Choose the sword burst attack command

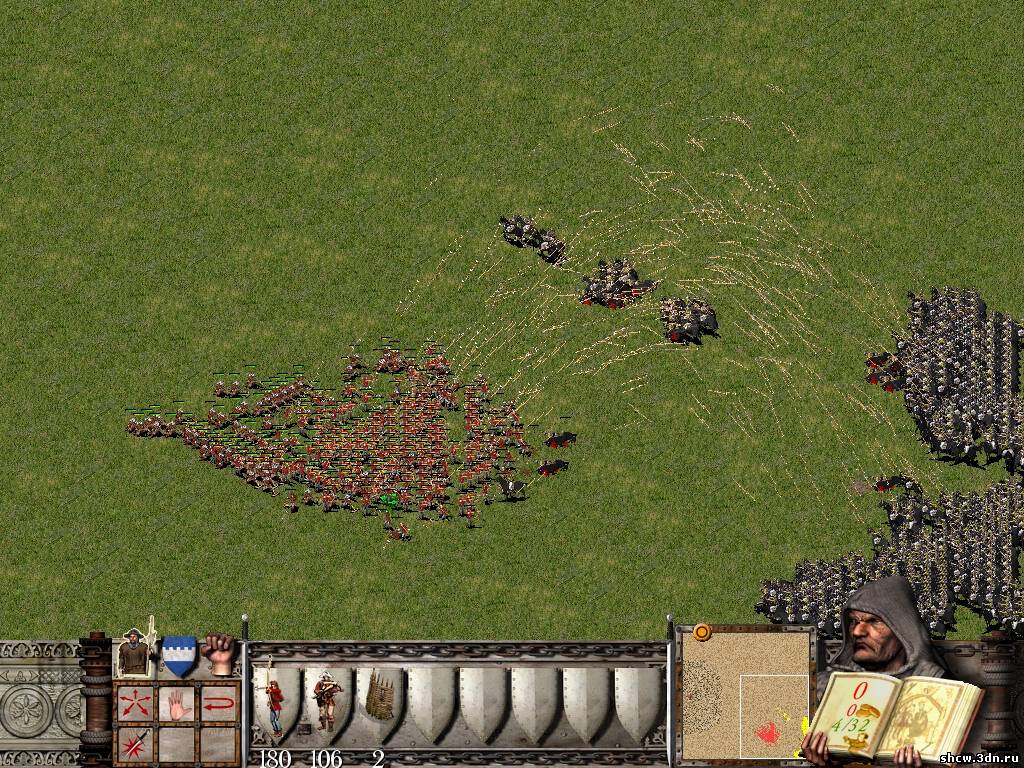135,743
